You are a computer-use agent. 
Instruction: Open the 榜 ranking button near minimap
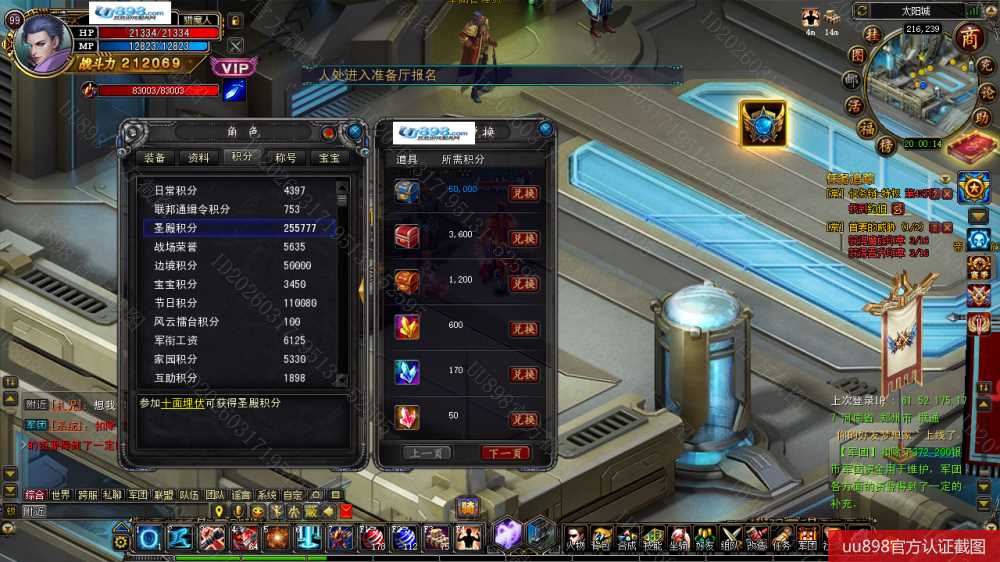click(885, 145)
